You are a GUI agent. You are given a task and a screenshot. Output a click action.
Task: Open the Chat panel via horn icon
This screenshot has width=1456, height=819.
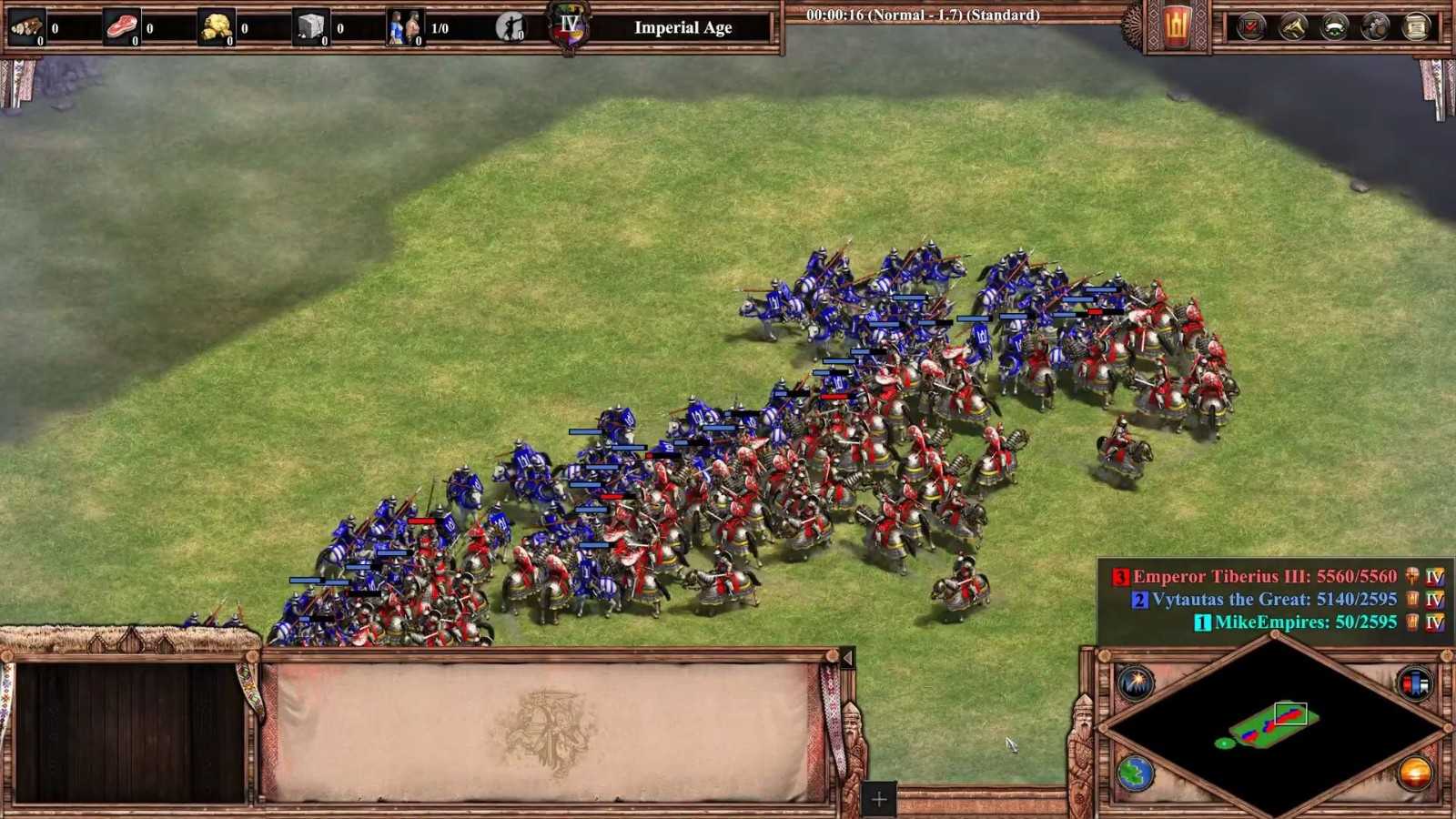[x=1290, y=27]
